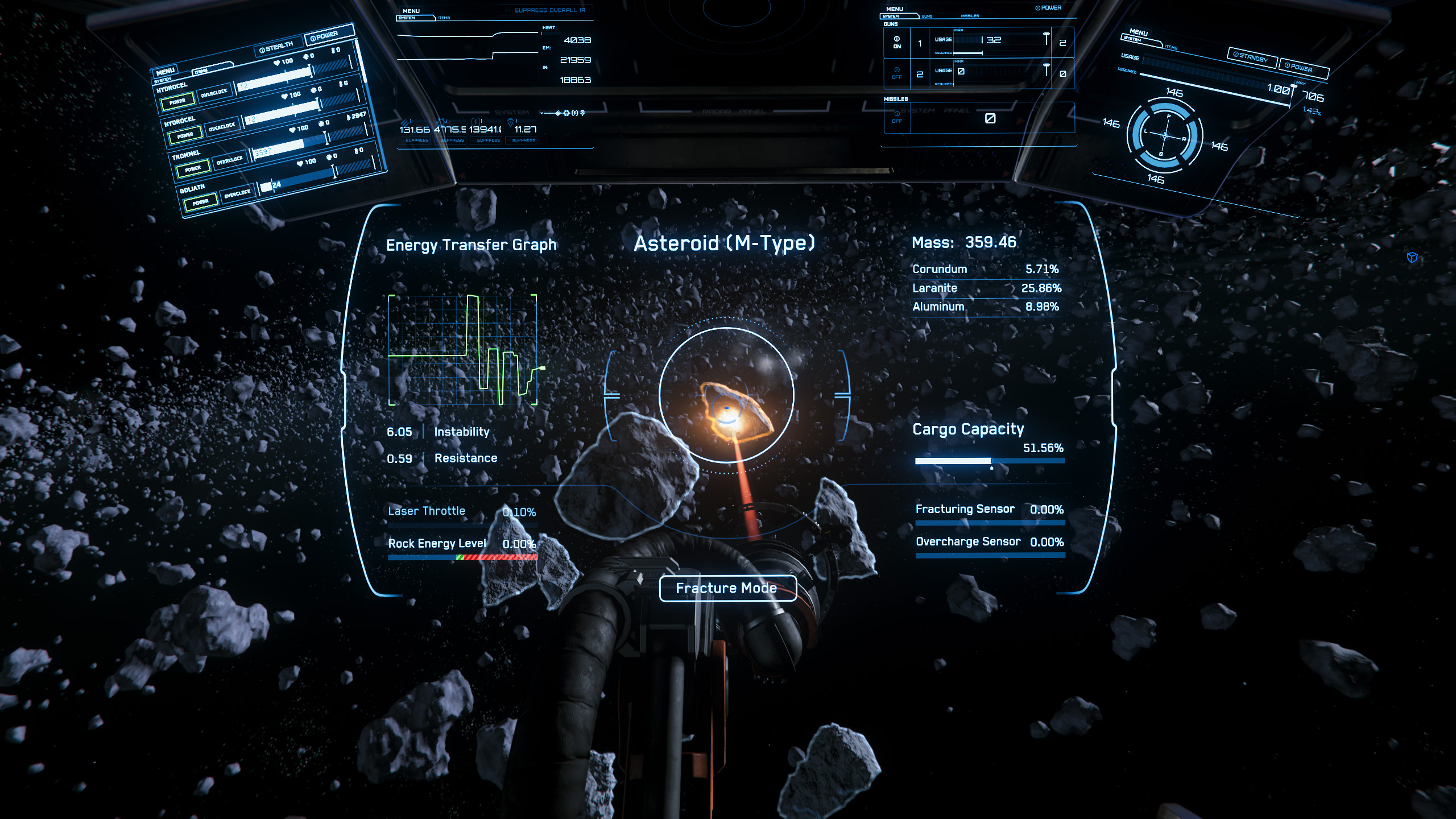Screen dimensions: 1456x819
Task: Toggle Power on the weapons panel
Action: [1048, 8]
